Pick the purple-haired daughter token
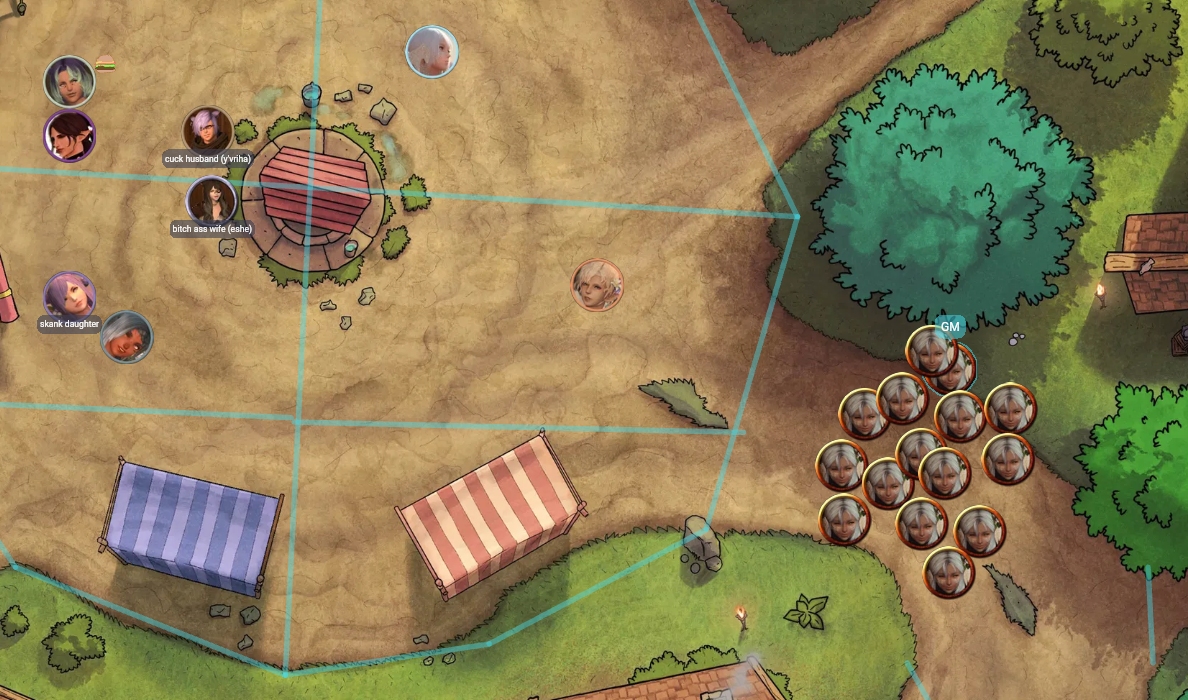Image resolution: width=1188 pixels, height=700 pixels. [x=69, y=296]
